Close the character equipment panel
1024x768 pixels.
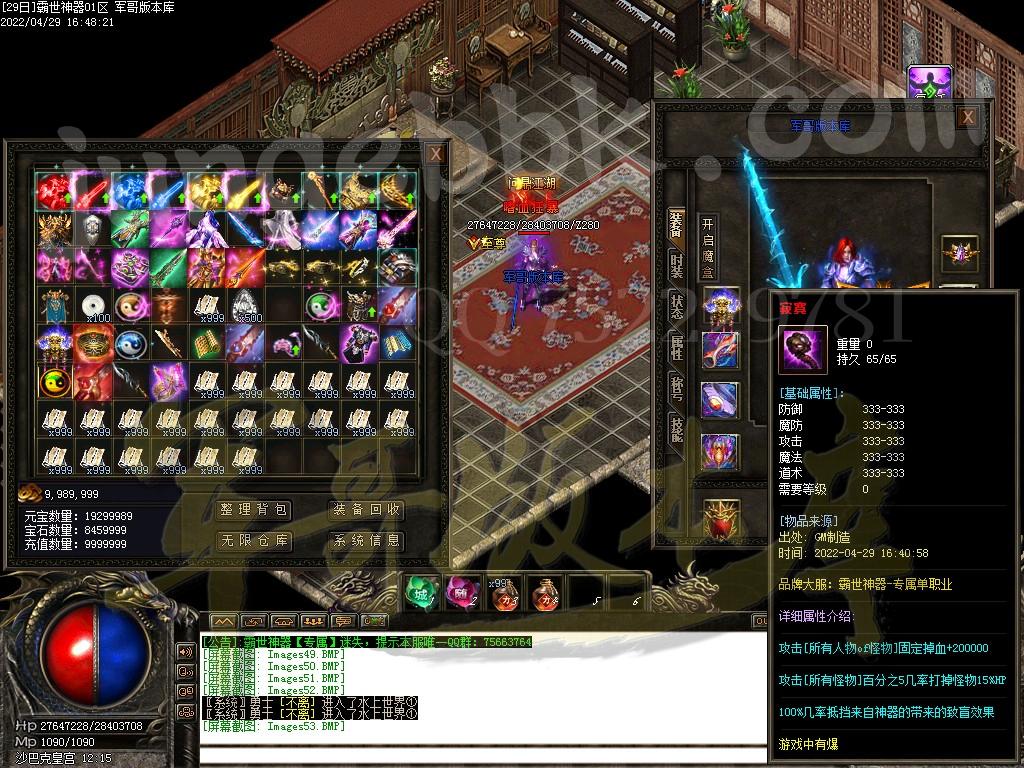(967, 117)
